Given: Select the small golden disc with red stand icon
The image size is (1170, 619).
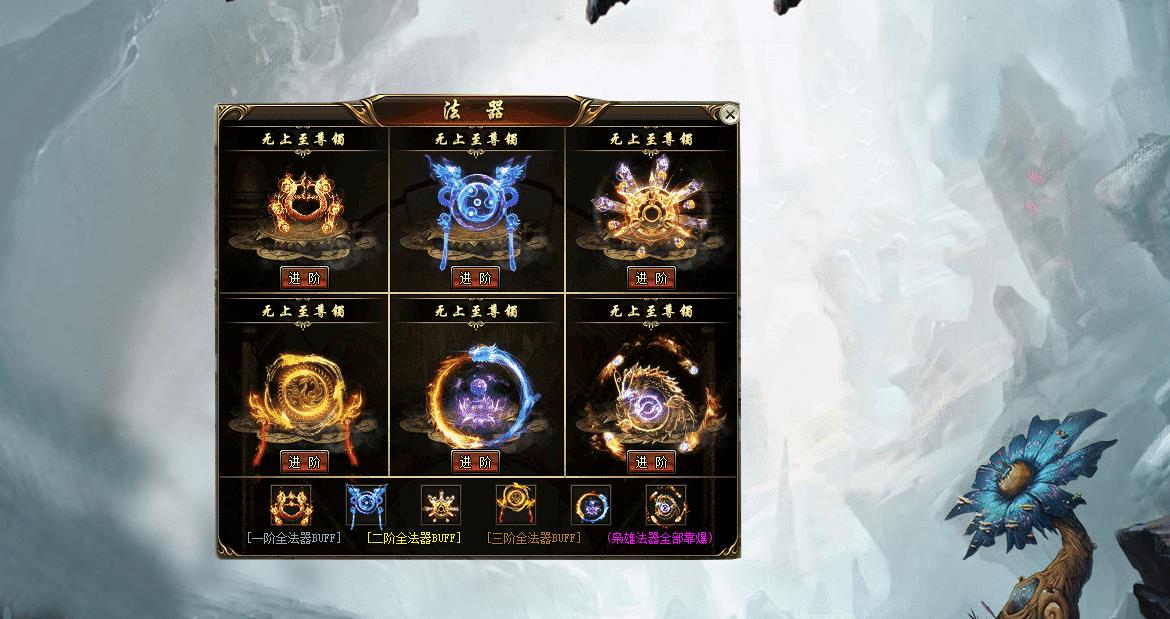Looking at the screenshot, I should (x=516, y=505).
